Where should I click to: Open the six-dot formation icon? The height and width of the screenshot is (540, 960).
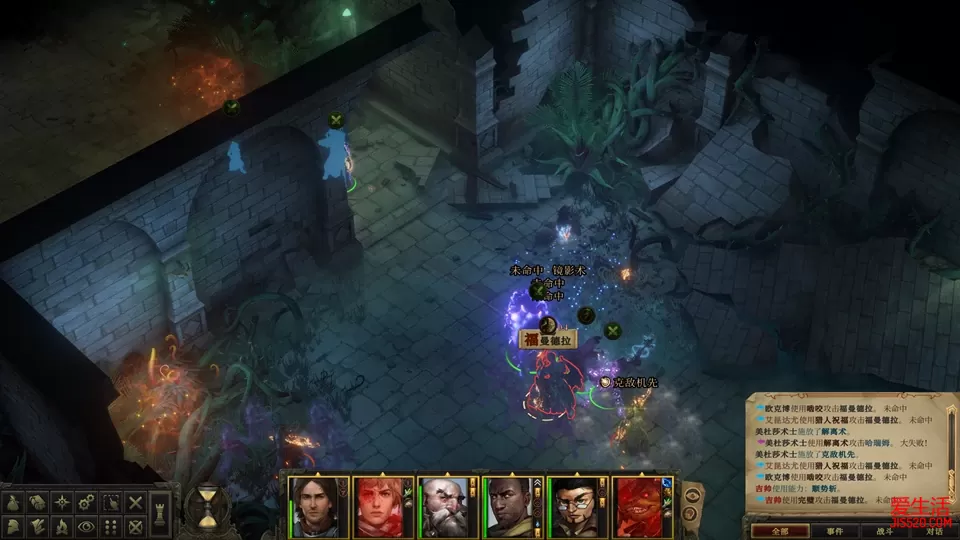tap(111, 524)
